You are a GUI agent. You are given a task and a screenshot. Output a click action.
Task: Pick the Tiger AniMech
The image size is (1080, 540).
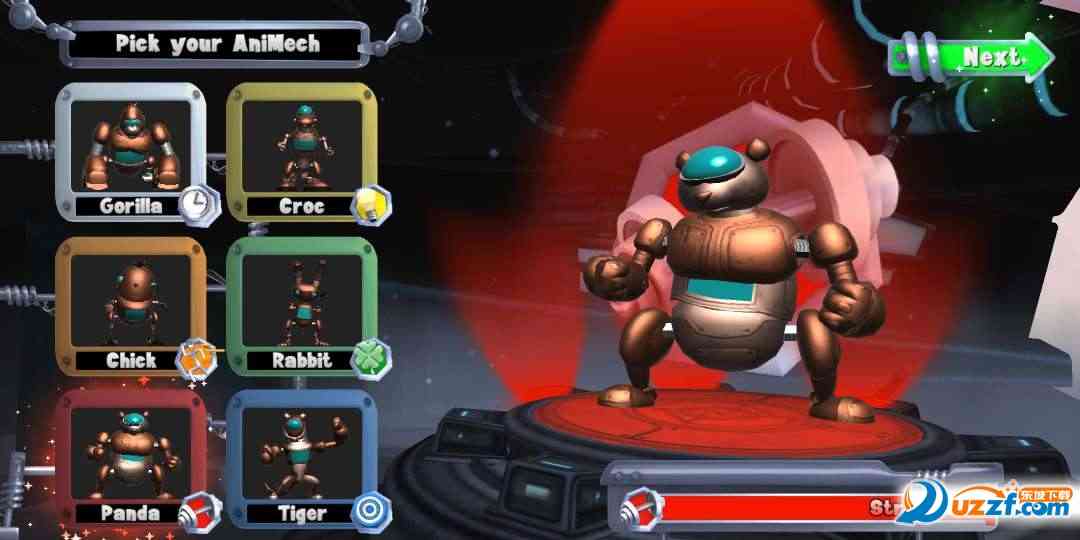[302, 458]
